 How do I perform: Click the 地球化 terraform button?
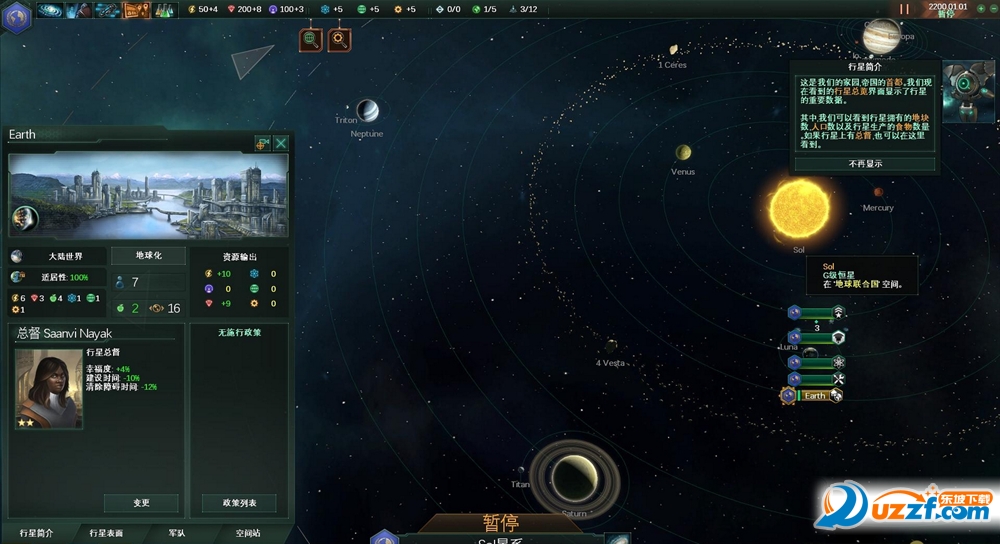[148, 256]
